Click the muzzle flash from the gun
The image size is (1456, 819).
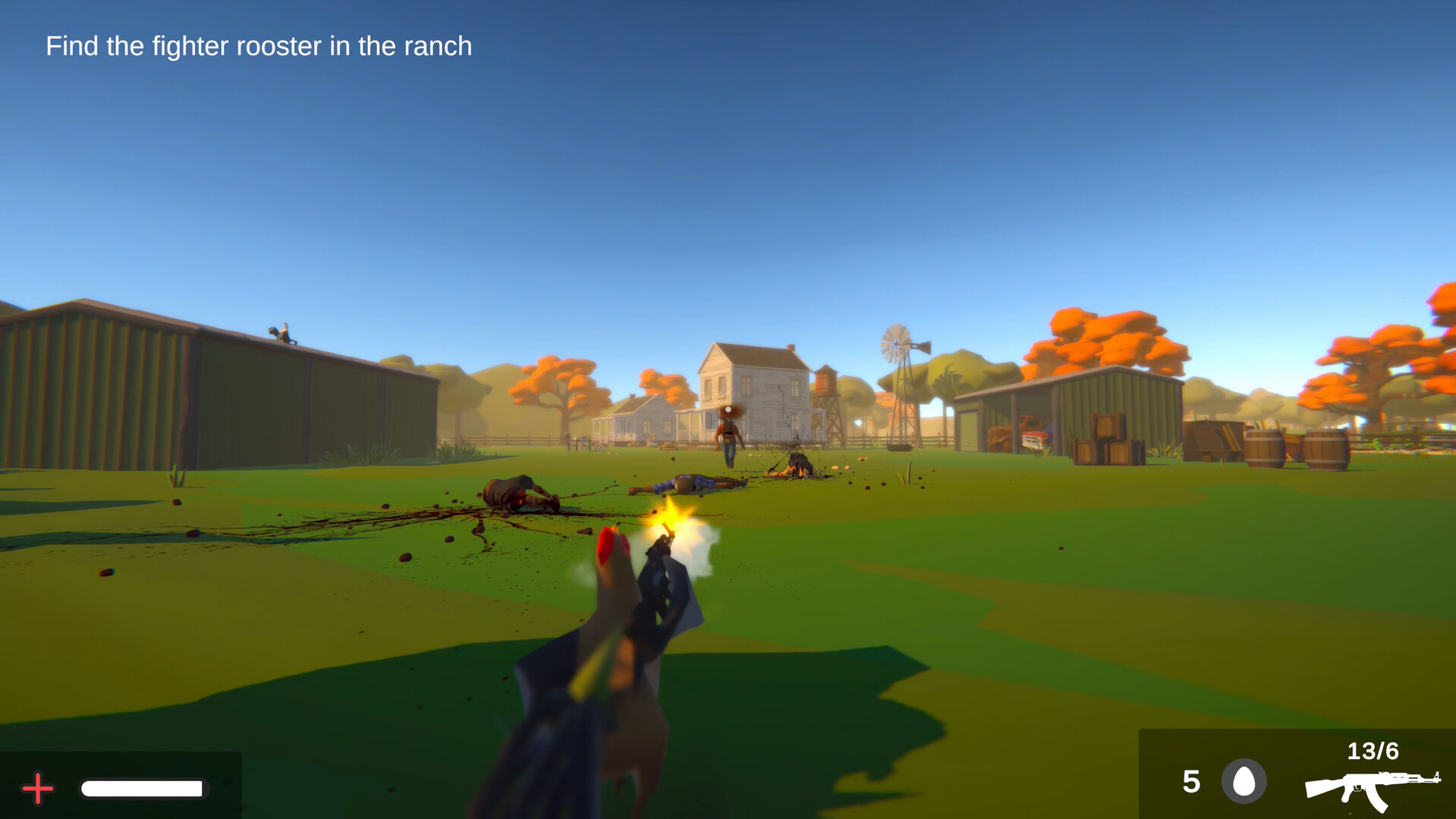[671, 519]
